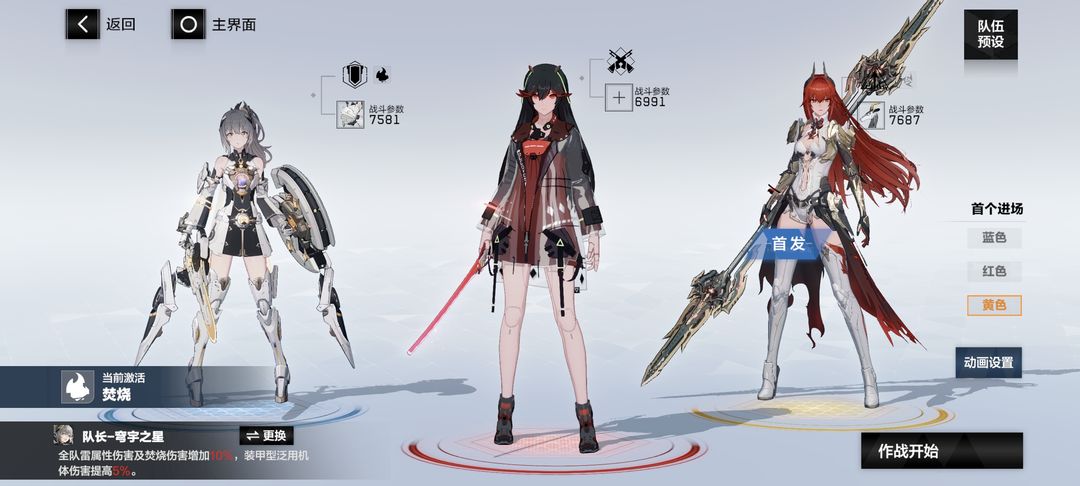Image resolution: width=1080 pixels, height=486 pixels.
Task: Open 动画设置 animation settings
Action: coord(988,362)
